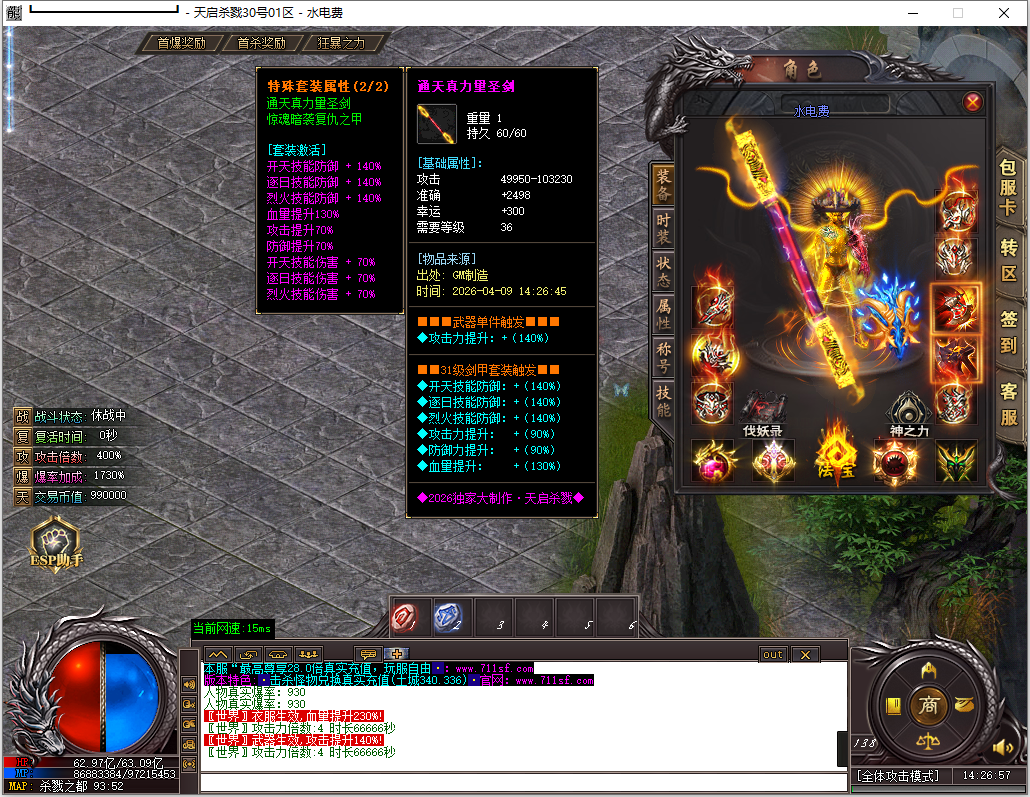This screenshot has height=797, width=1030.
Task: Switch to the 时装 tab
Action: 663,229
